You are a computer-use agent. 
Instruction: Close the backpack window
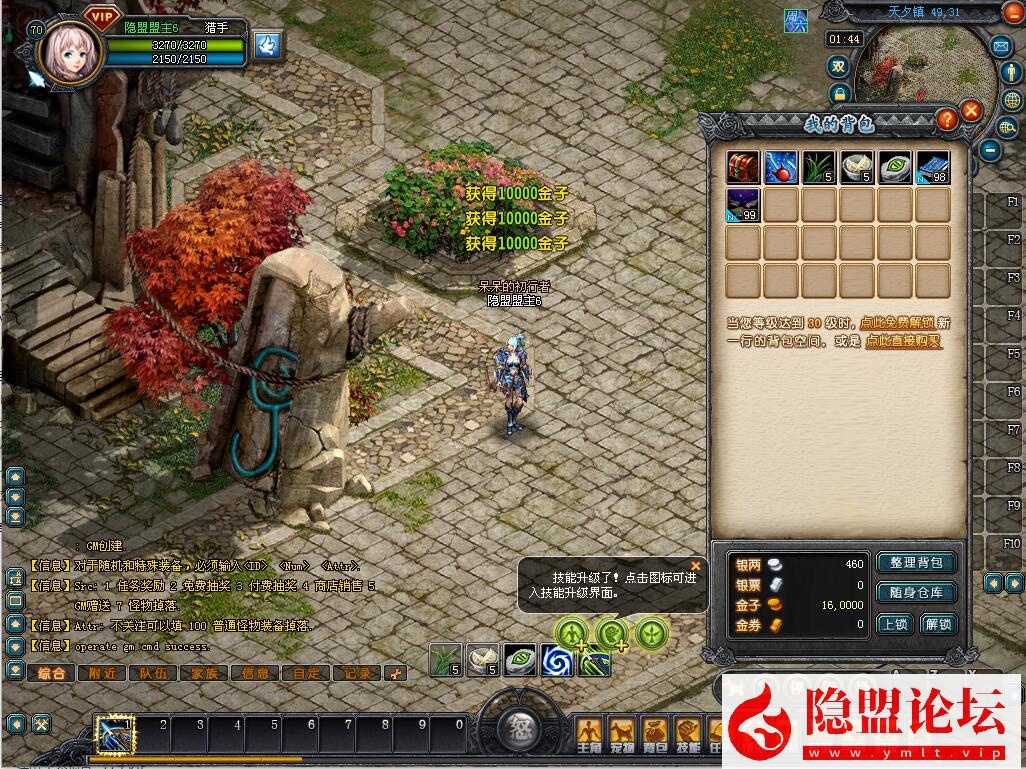tap(971, 111)
